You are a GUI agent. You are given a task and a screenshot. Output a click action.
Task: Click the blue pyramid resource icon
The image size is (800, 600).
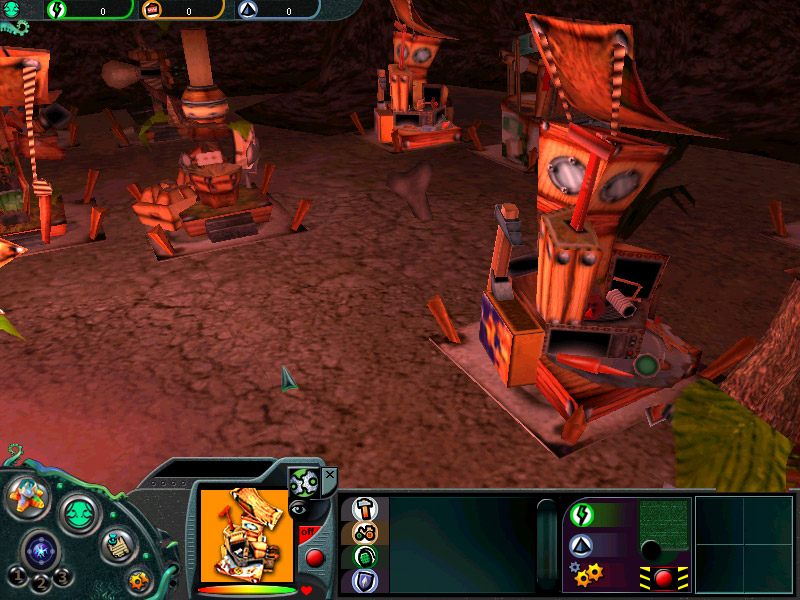[x=581, y=546]
